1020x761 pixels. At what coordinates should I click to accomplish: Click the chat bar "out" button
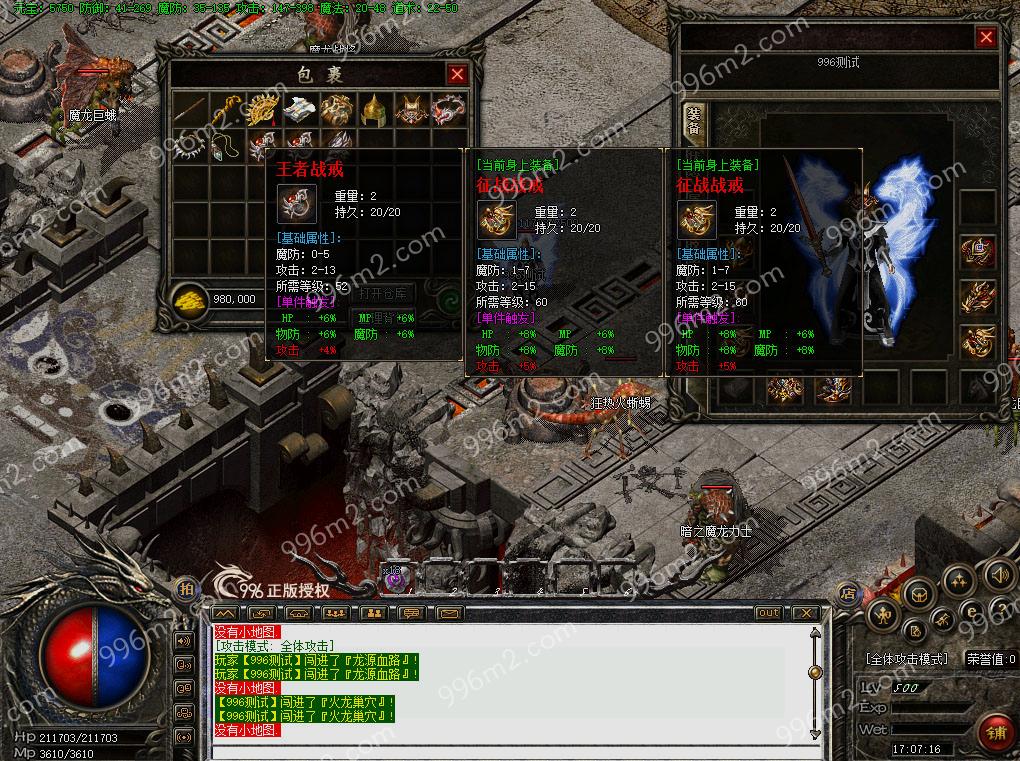[x=768, y=612]
